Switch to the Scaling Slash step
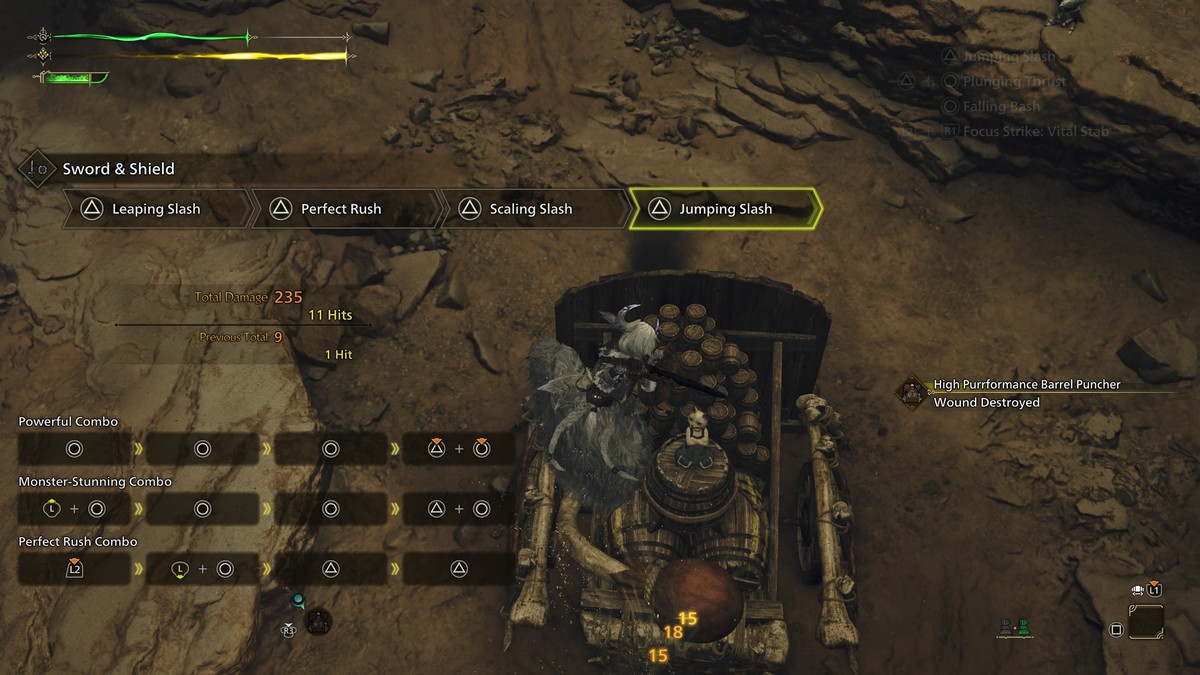 click(x=530, y=209)
